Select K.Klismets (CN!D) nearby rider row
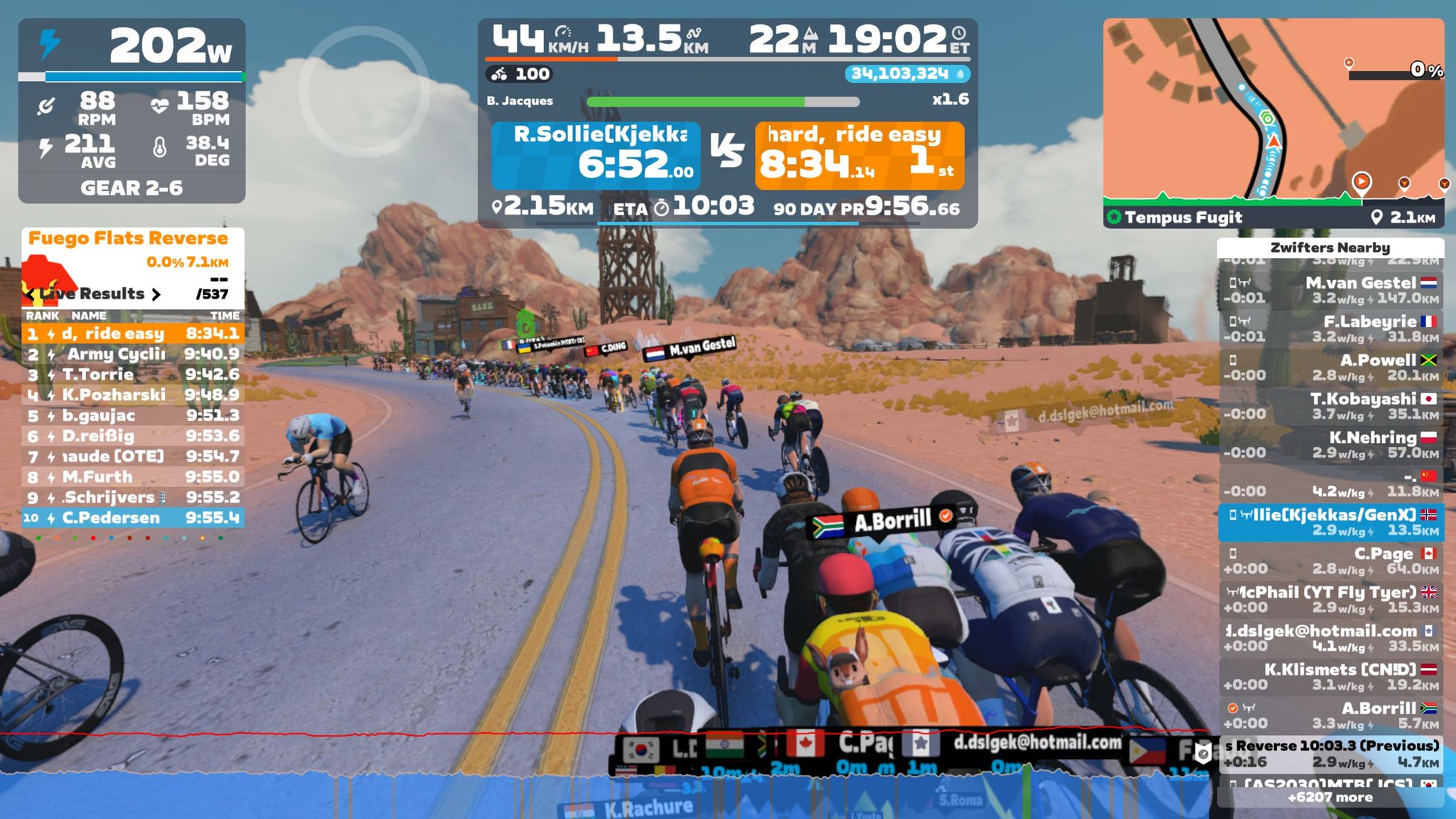Screen dimensions: 1456x819 pyautogui.click(x=1329, y=676)
